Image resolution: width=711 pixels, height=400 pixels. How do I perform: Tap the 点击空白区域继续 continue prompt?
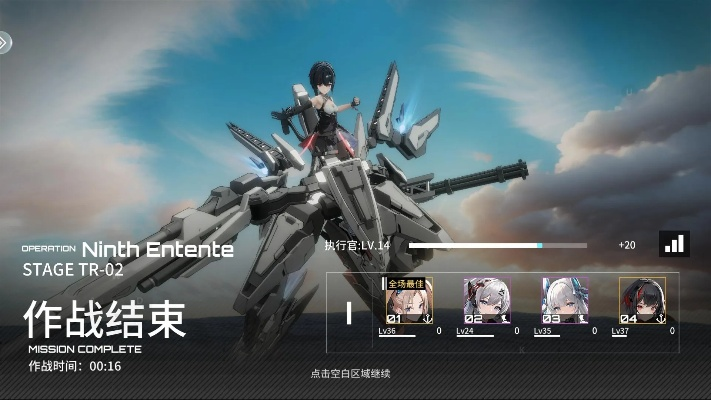[x=349, y=373]
